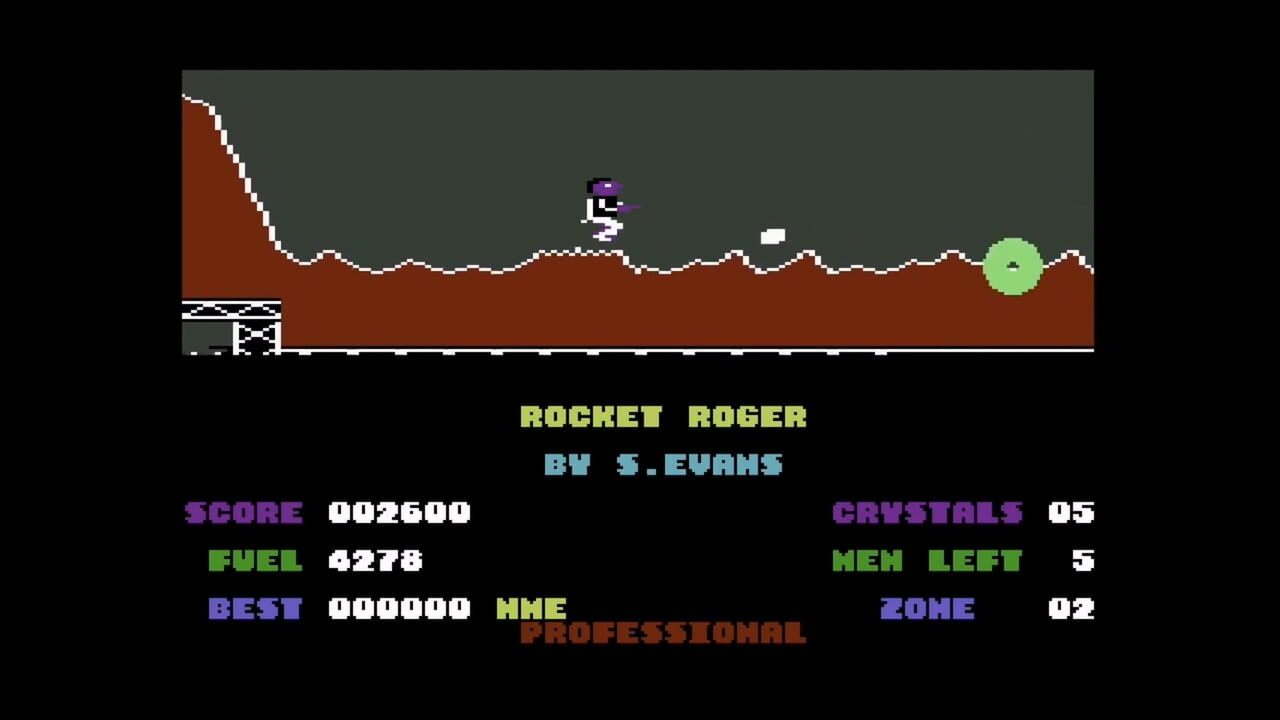Click the yellow FUEL value as a gauge
This screenshot has width=1280, height=720.
376,561
